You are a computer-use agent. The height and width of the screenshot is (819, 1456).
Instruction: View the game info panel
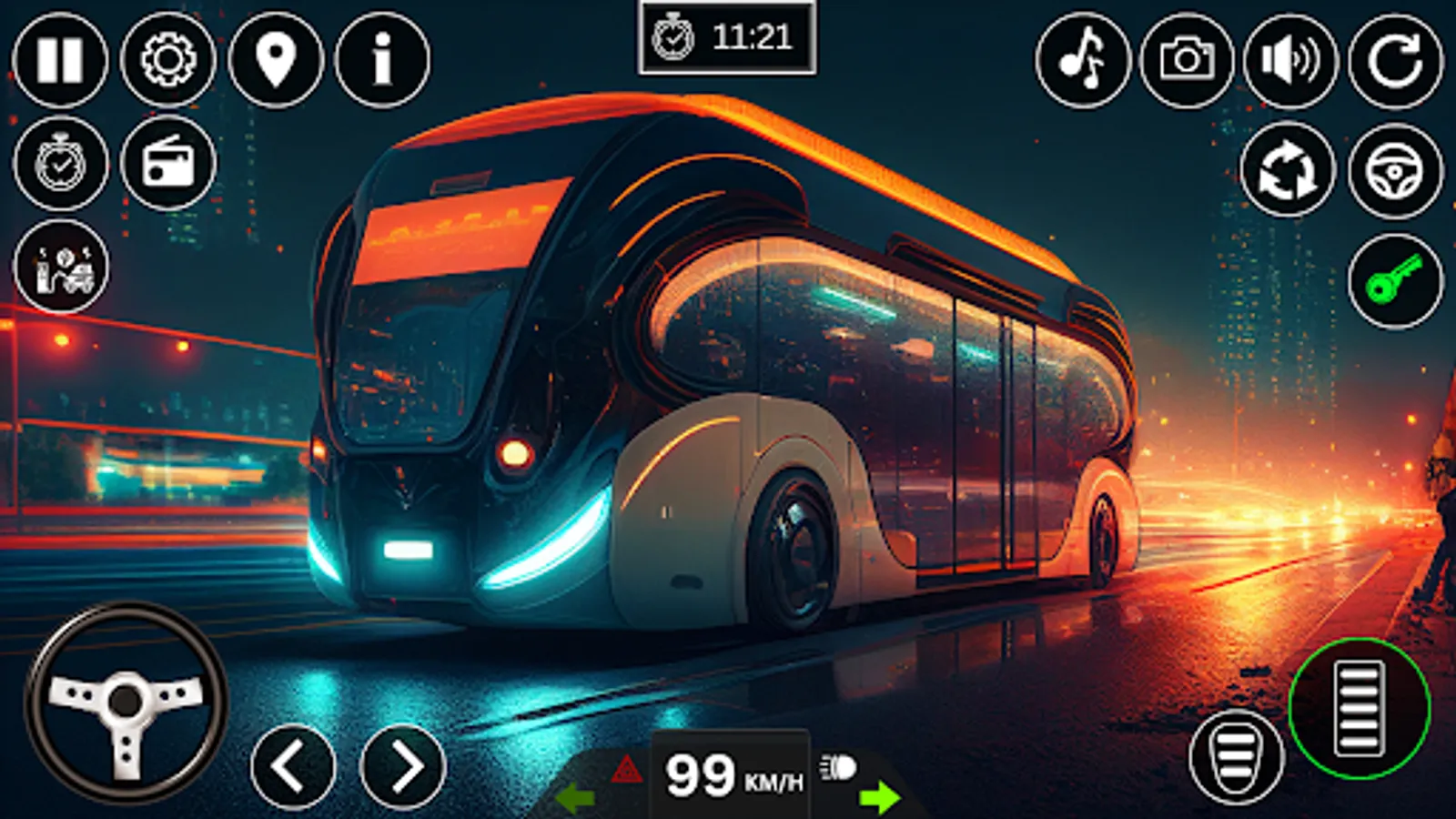point(380,57)
